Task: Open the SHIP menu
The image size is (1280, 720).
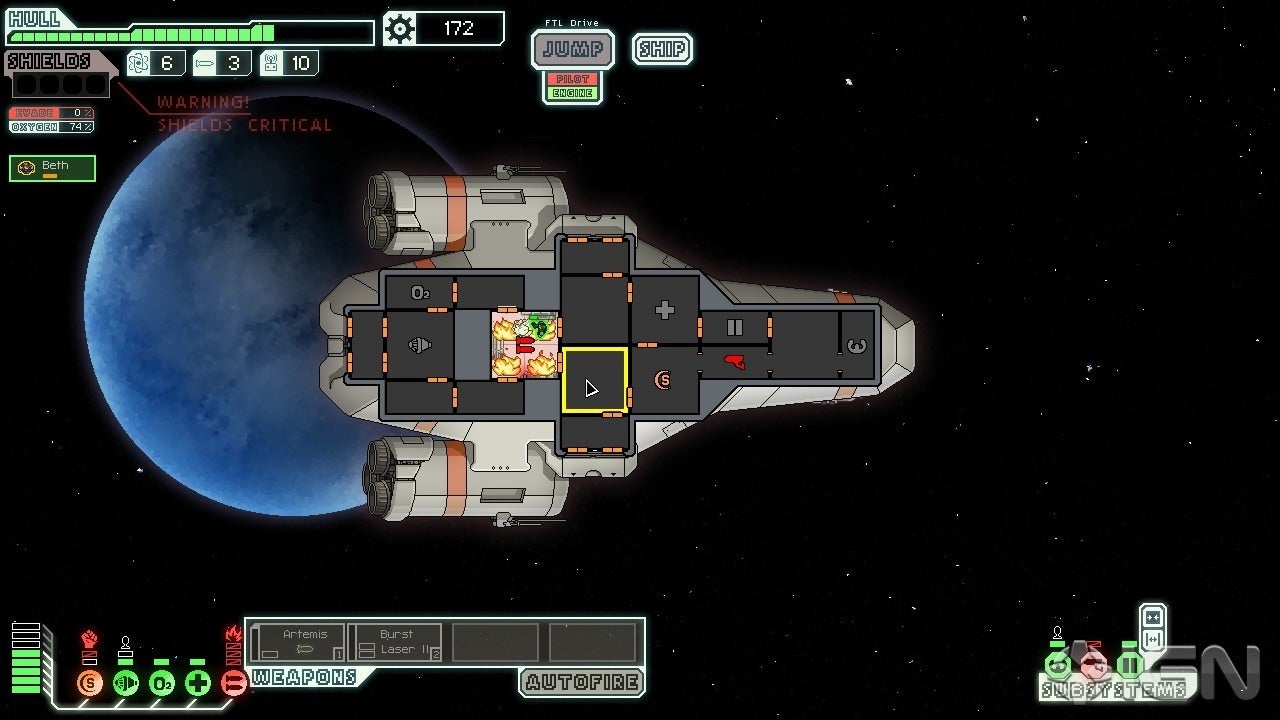Action: [x=662, y=49]
